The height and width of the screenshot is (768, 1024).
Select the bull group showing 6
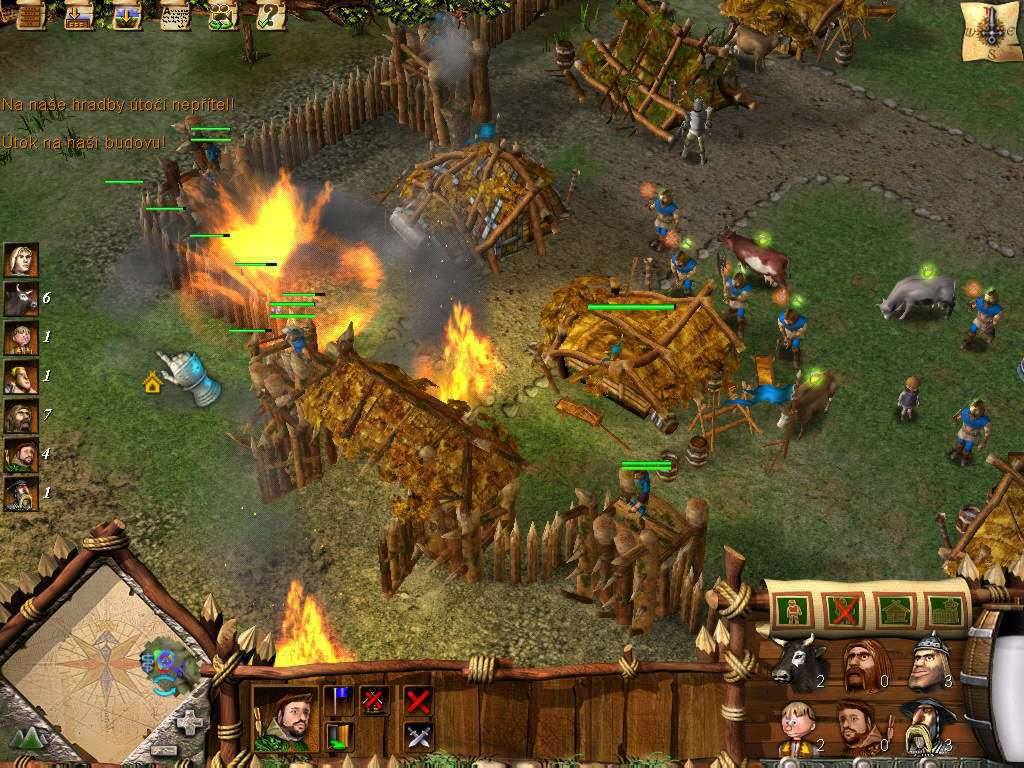tap(21, 299)
